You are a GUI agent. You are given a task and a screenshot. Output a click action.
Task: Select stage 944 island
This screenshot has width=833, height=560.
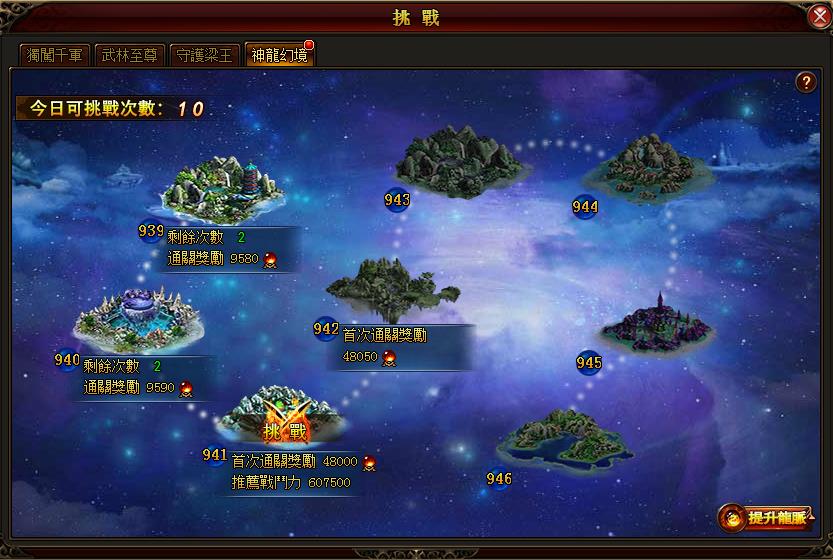click(649, 163)
